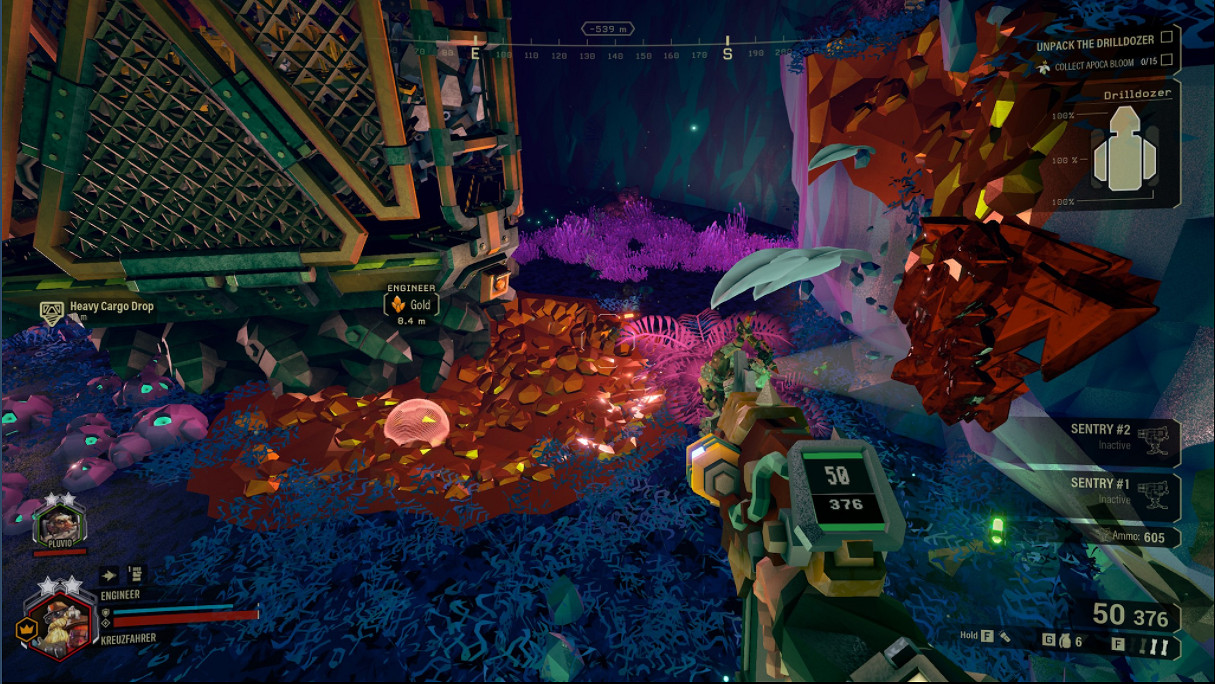The width and height of the screenshot is (1215, 684).
Task: Select the Sentry #2 panel
Action: (1120, 437)
